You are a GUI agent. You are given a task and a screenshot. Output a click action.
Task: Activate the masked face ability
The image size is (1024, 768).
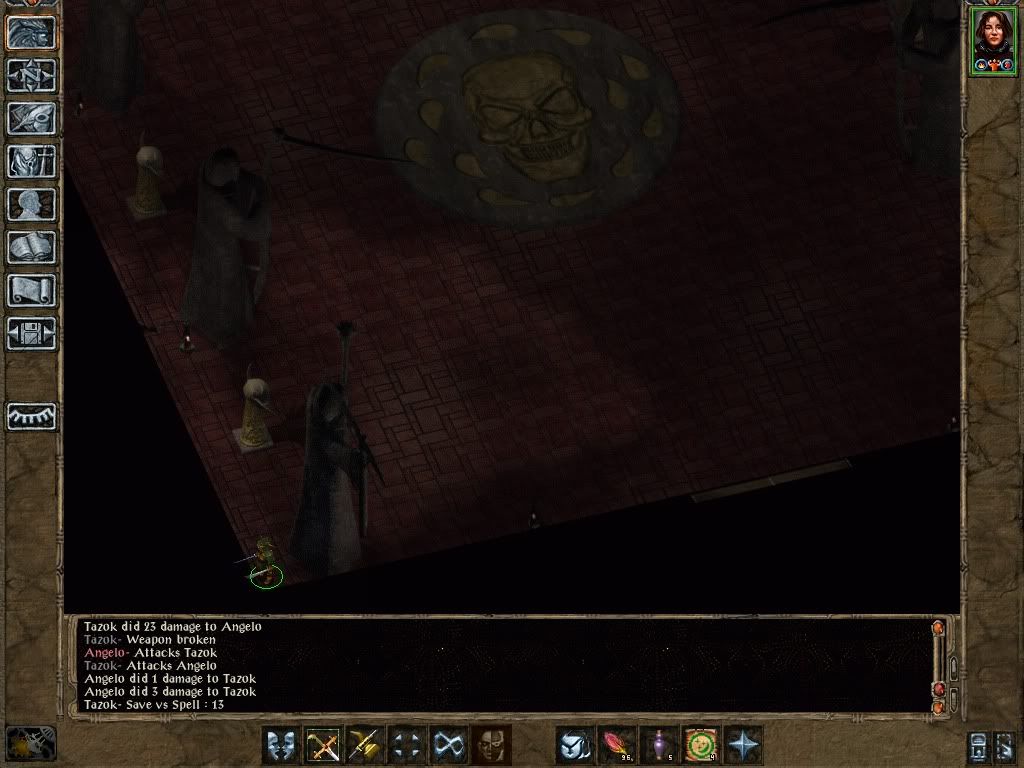[x=491, y=745]
